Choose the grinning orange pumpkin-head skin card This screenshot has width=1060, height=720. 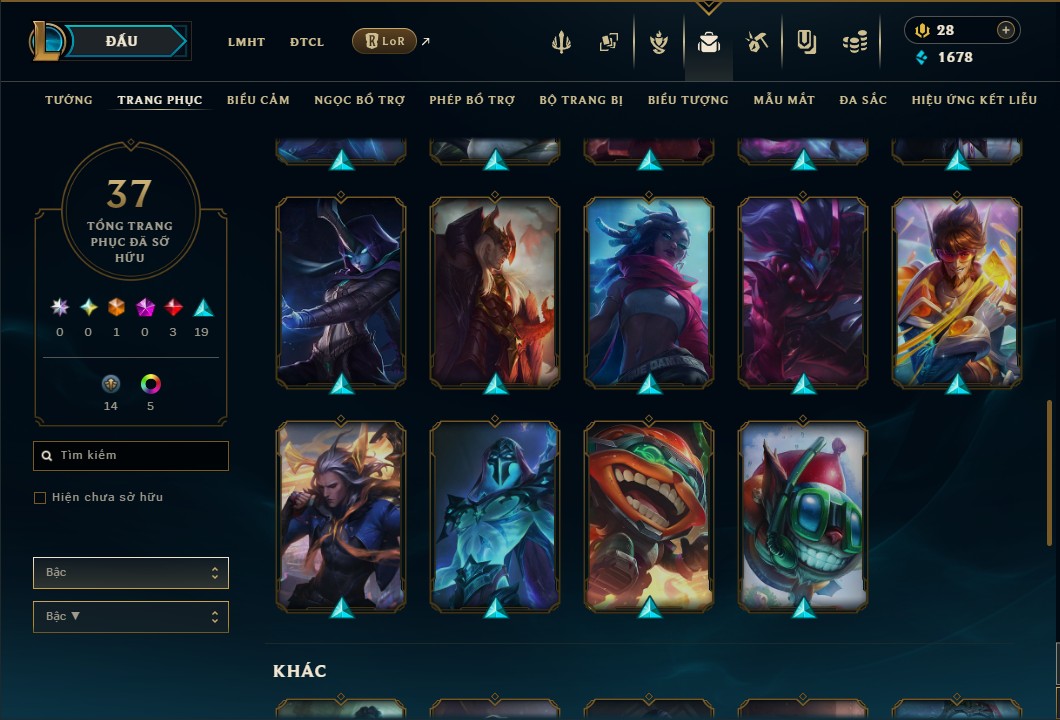point(649,515)
